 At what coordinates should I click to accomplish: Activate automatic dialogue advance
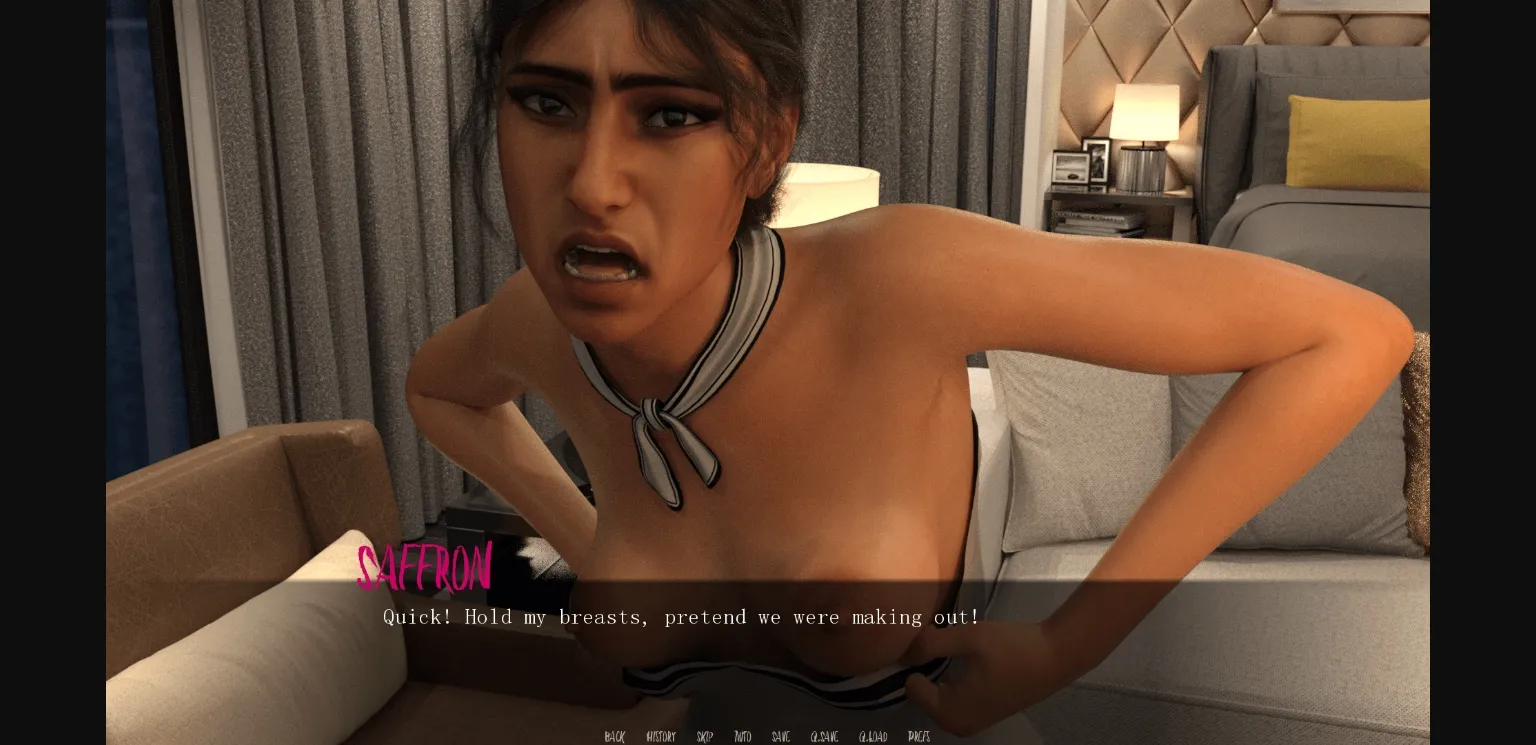742,737
